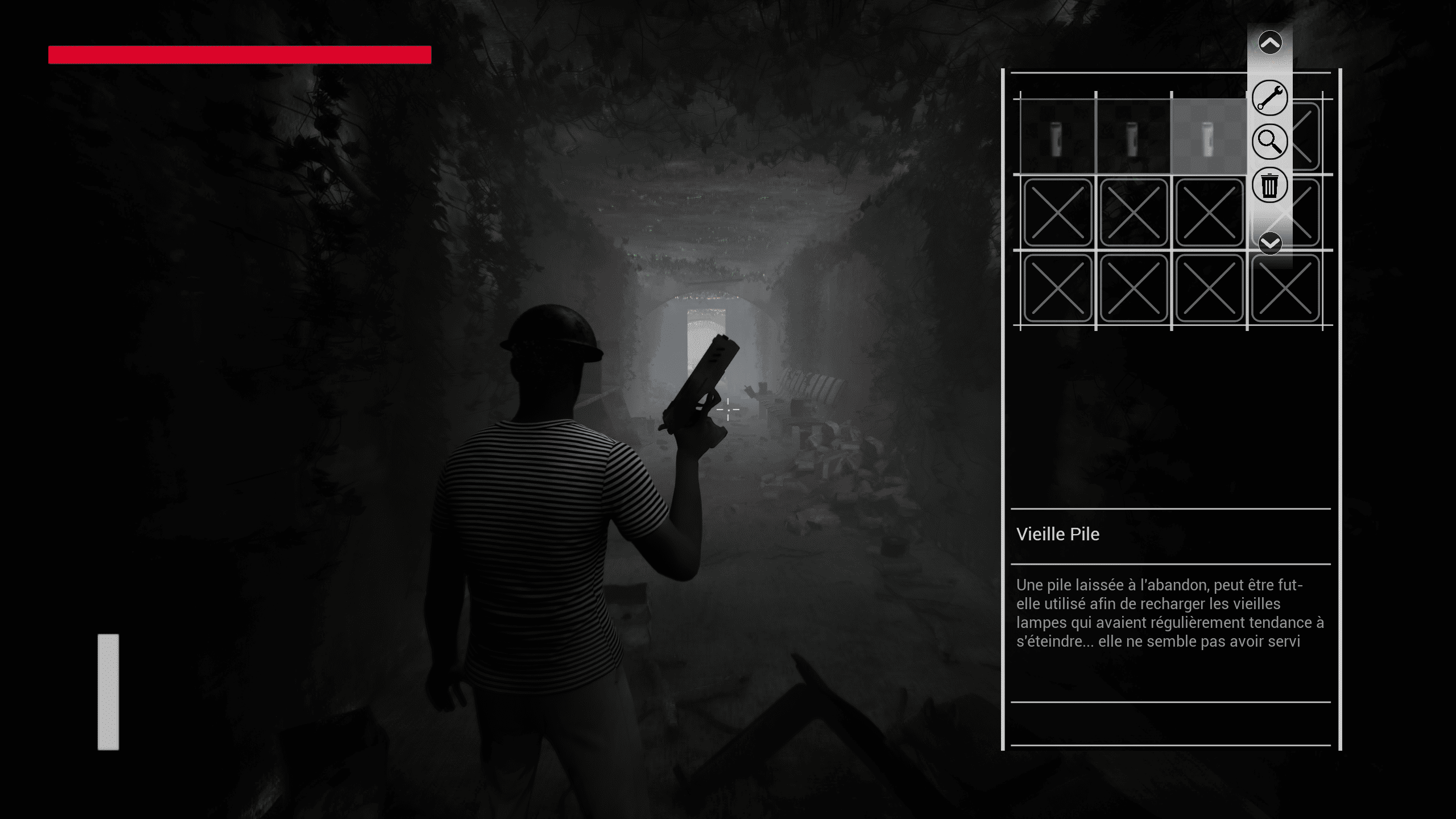The image size is (1456, 819).
Task: Click the down chevron below the trash
Action: point(1270,244)
